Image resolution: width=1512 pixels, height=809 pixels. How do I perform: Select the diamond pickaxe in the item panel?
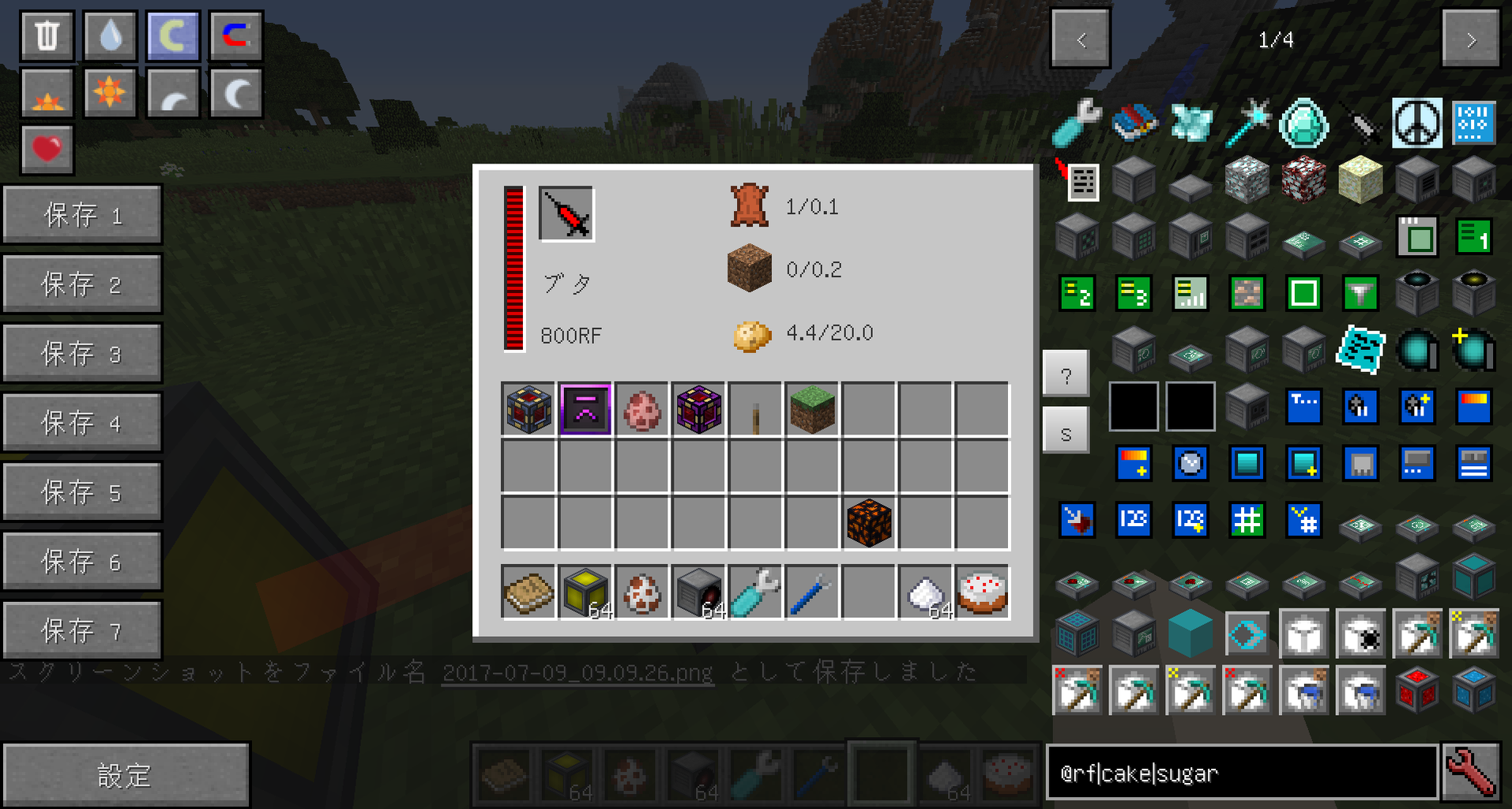(1416, 633)
